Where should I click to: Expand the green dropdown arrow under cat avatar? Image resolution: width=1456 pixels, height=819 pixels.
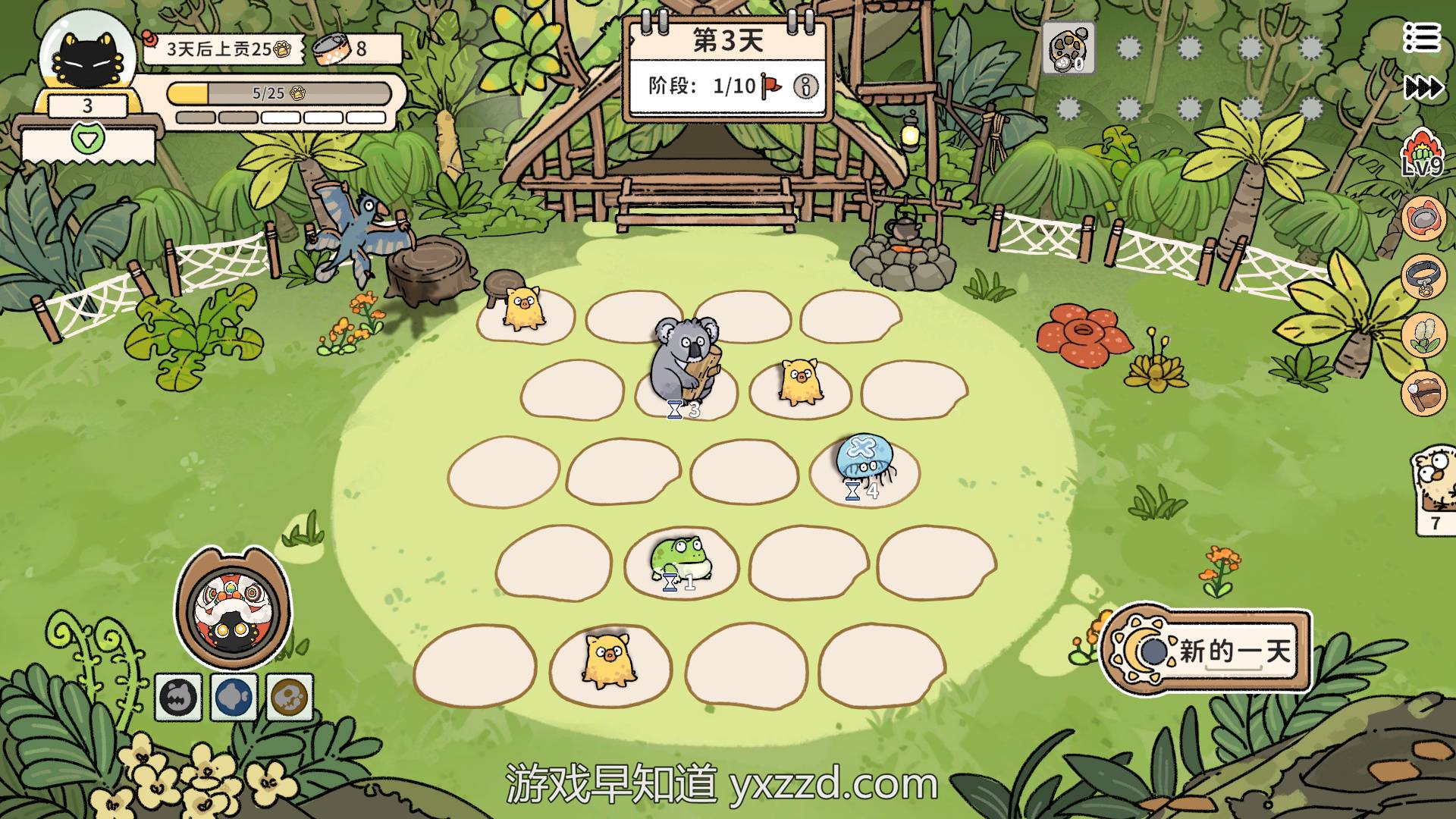pos(88,139)
